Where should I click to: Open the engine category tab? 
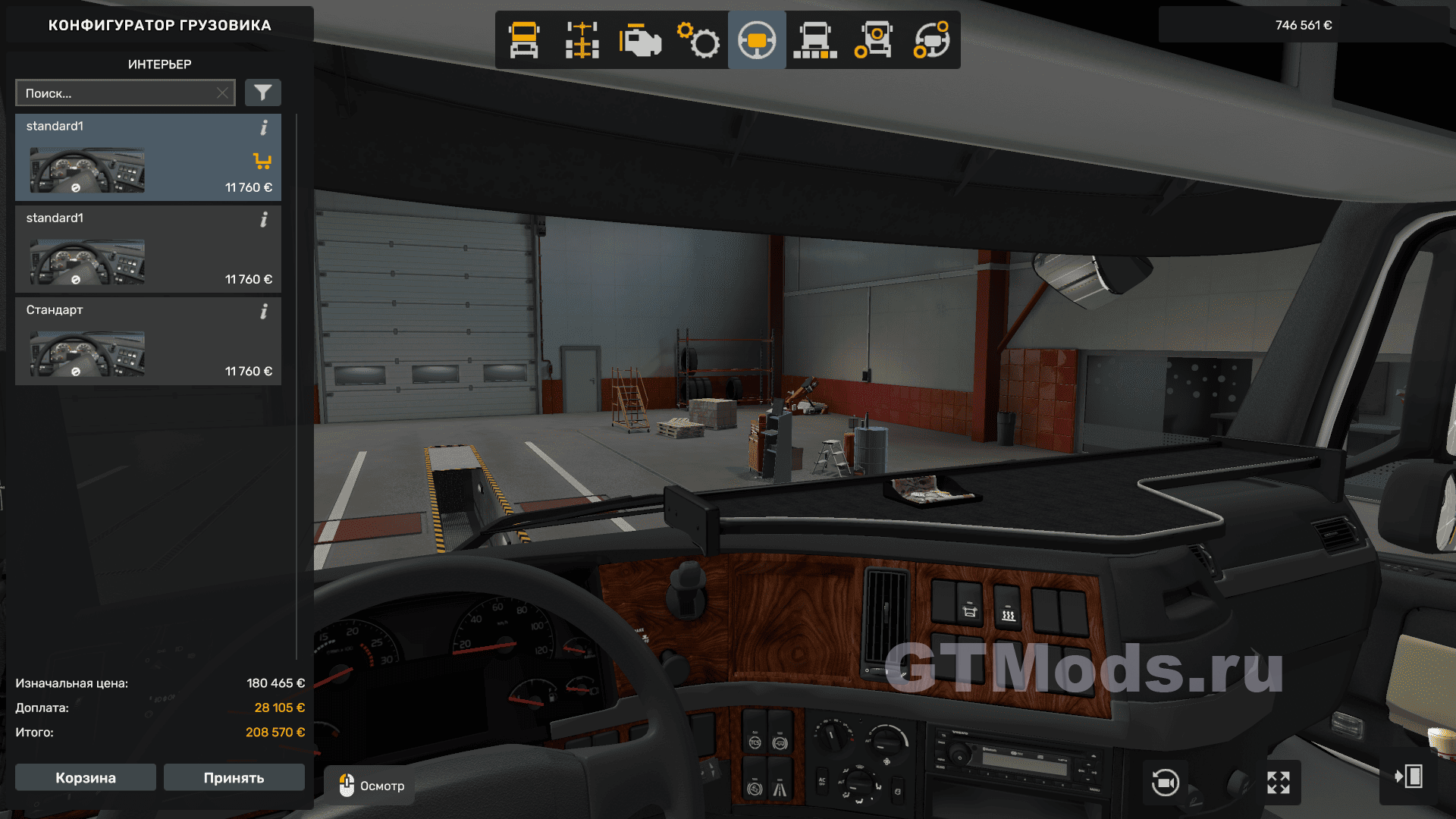(x=640, y=40)
